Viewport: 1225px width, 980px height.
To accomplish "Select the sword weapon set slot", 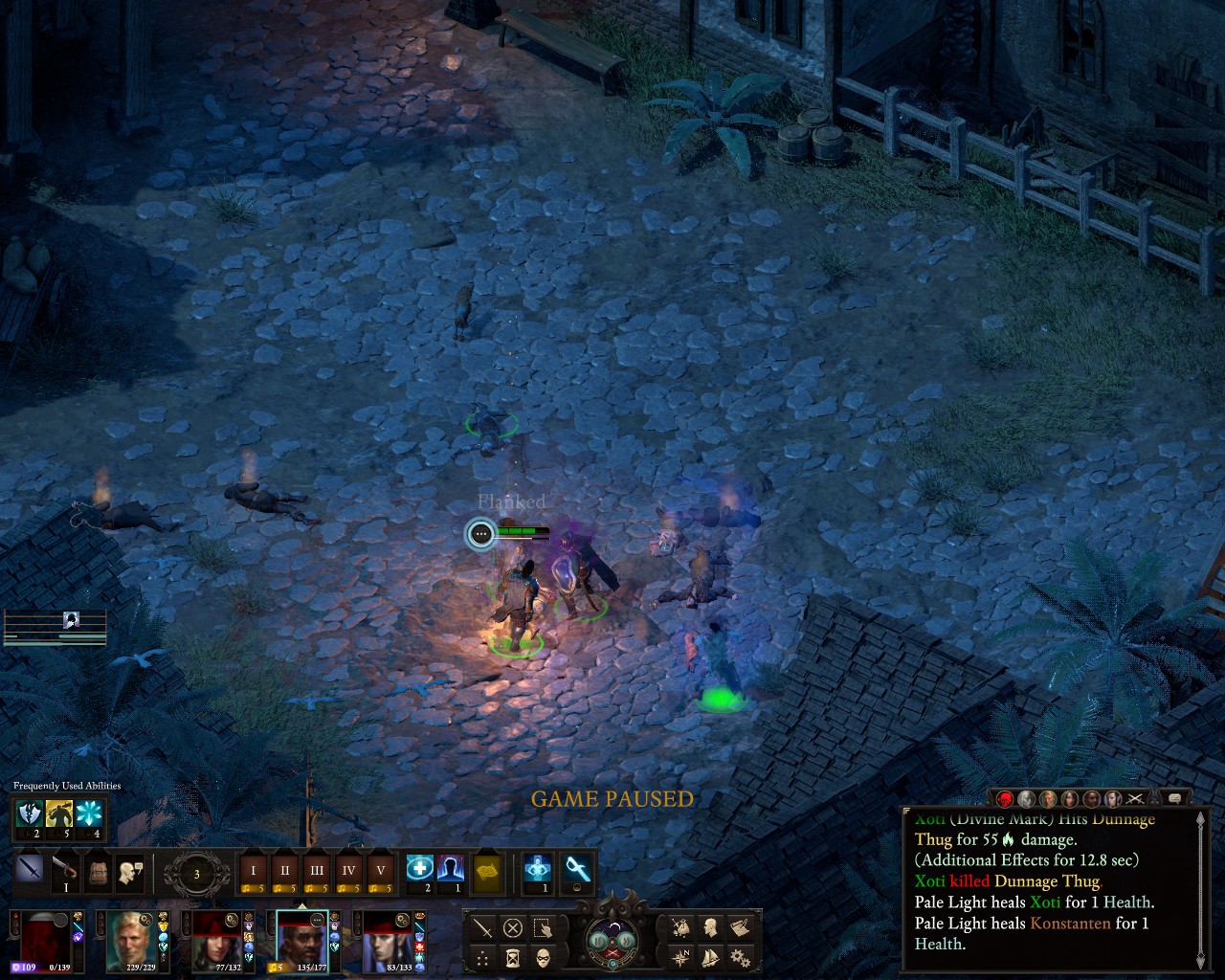I will pos(30,872).
